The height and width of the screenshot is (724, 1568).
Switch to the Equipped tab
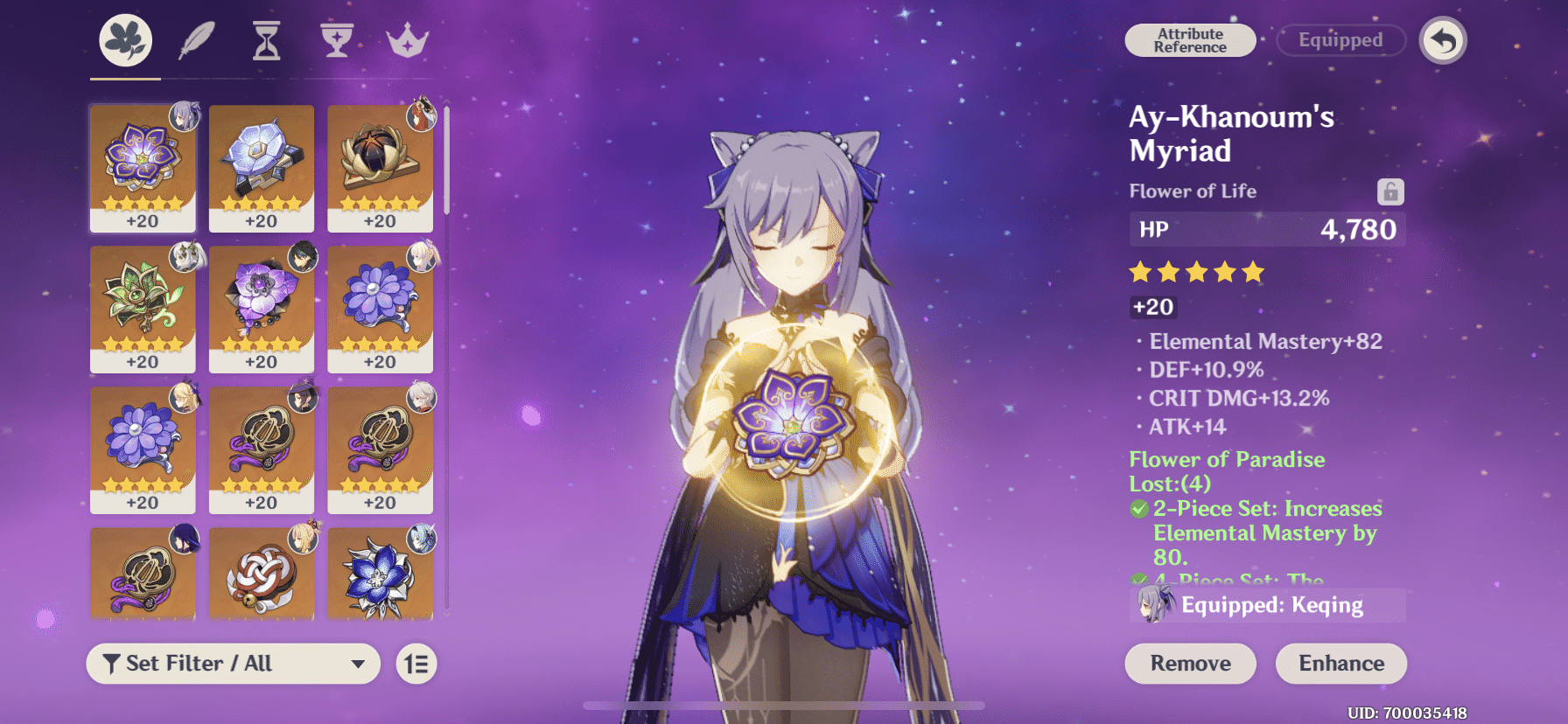1340,40
